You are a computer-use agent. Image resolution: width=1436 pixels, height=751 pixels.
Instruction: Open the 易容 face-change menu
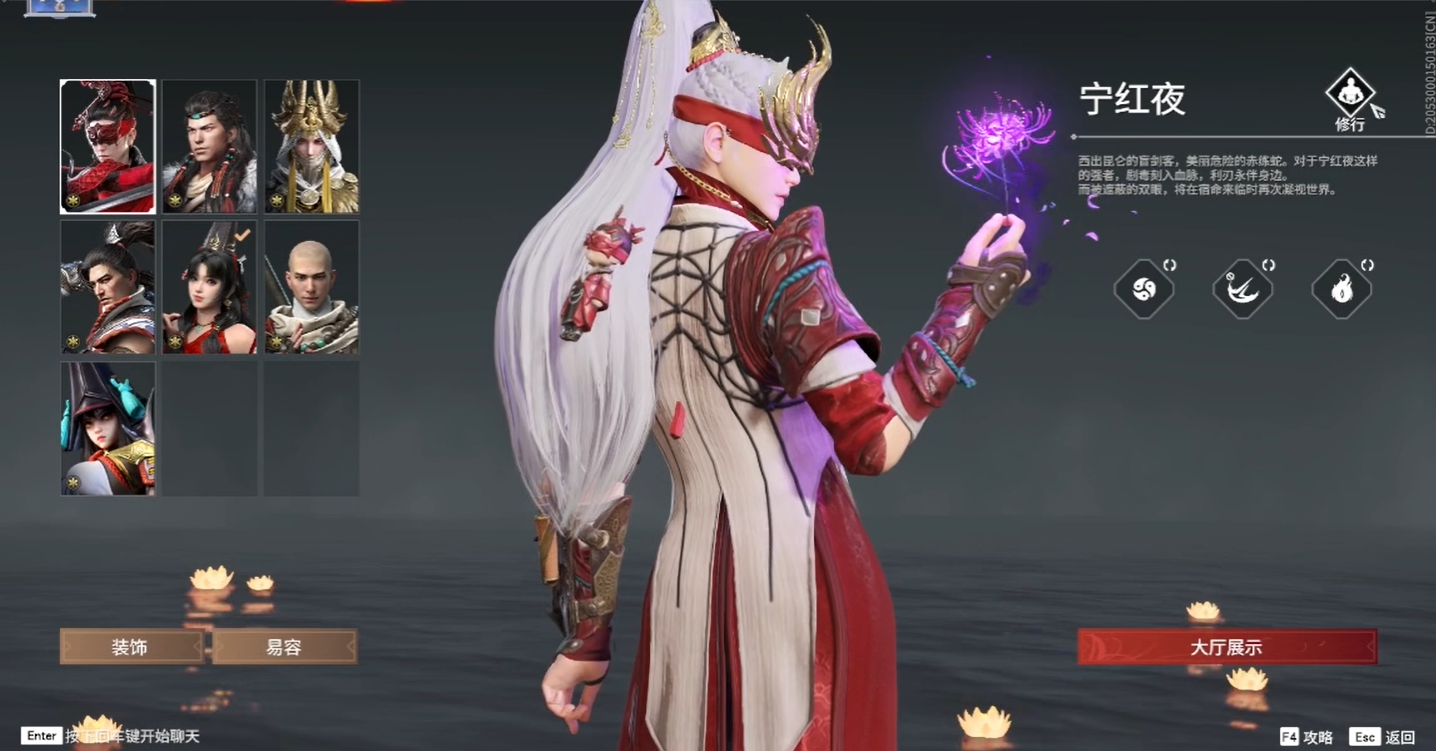tap(286, 647)
